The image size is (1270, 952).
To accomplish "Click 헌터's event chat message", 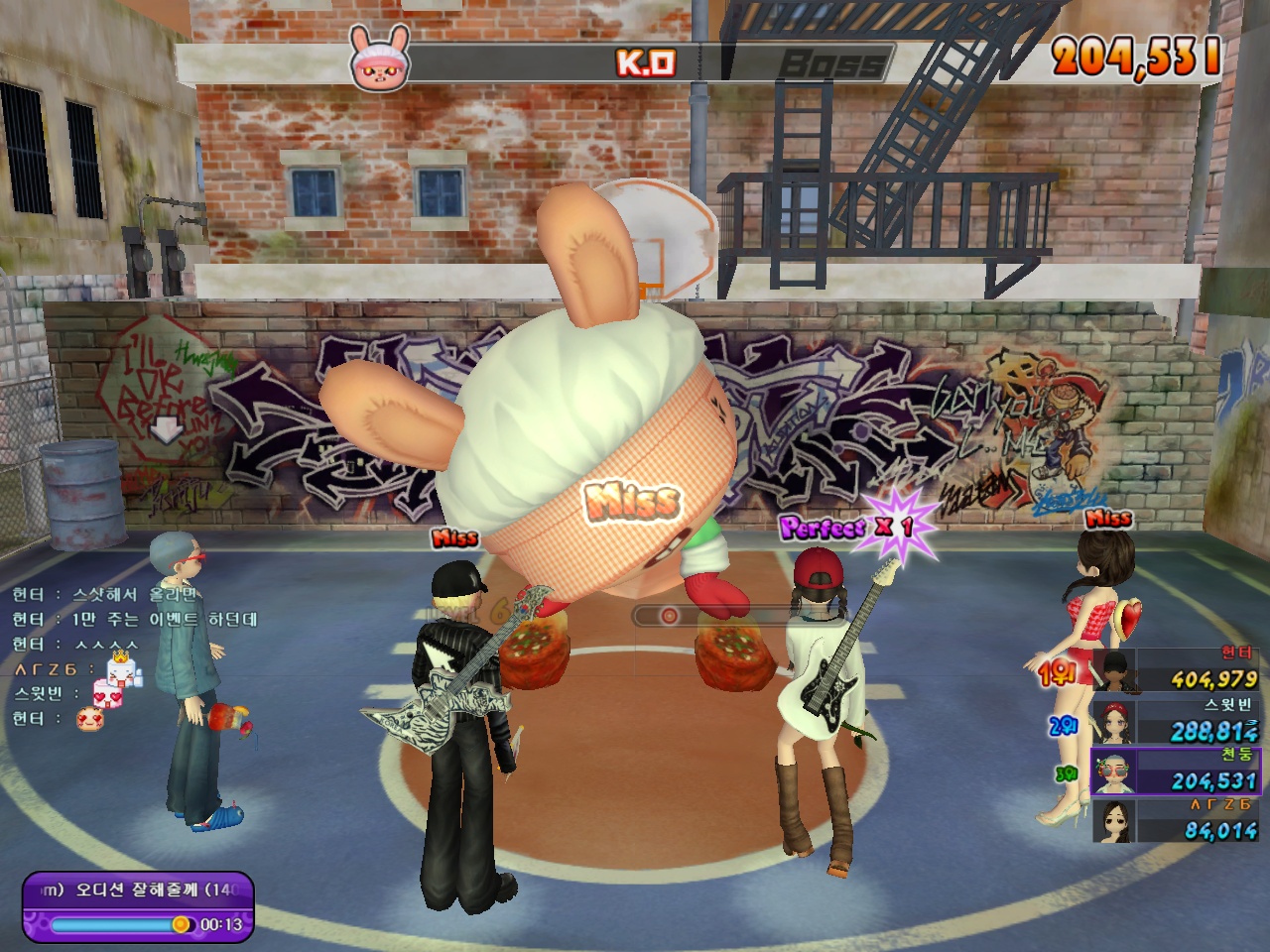I will coord(135,619).
